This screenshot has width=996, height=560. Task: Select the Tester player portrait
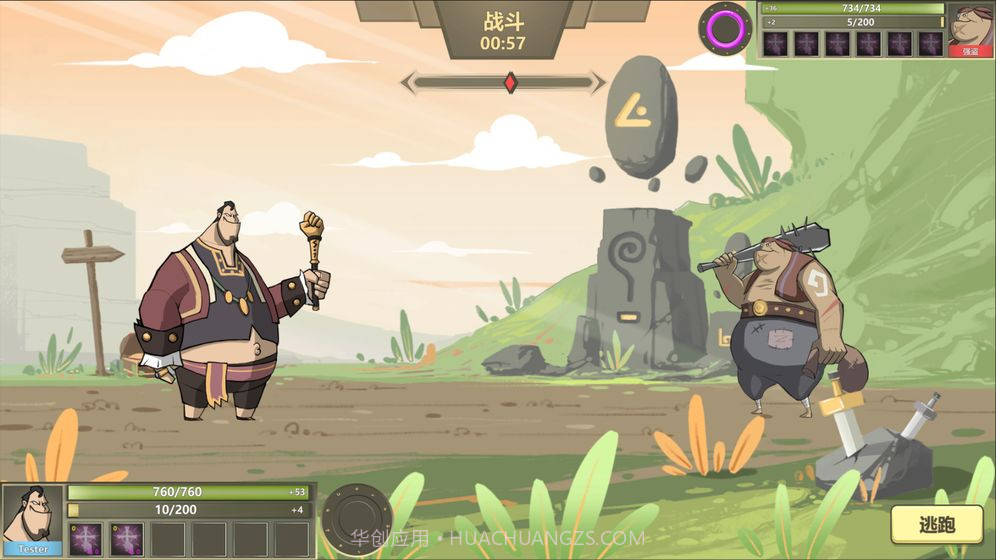32,517
